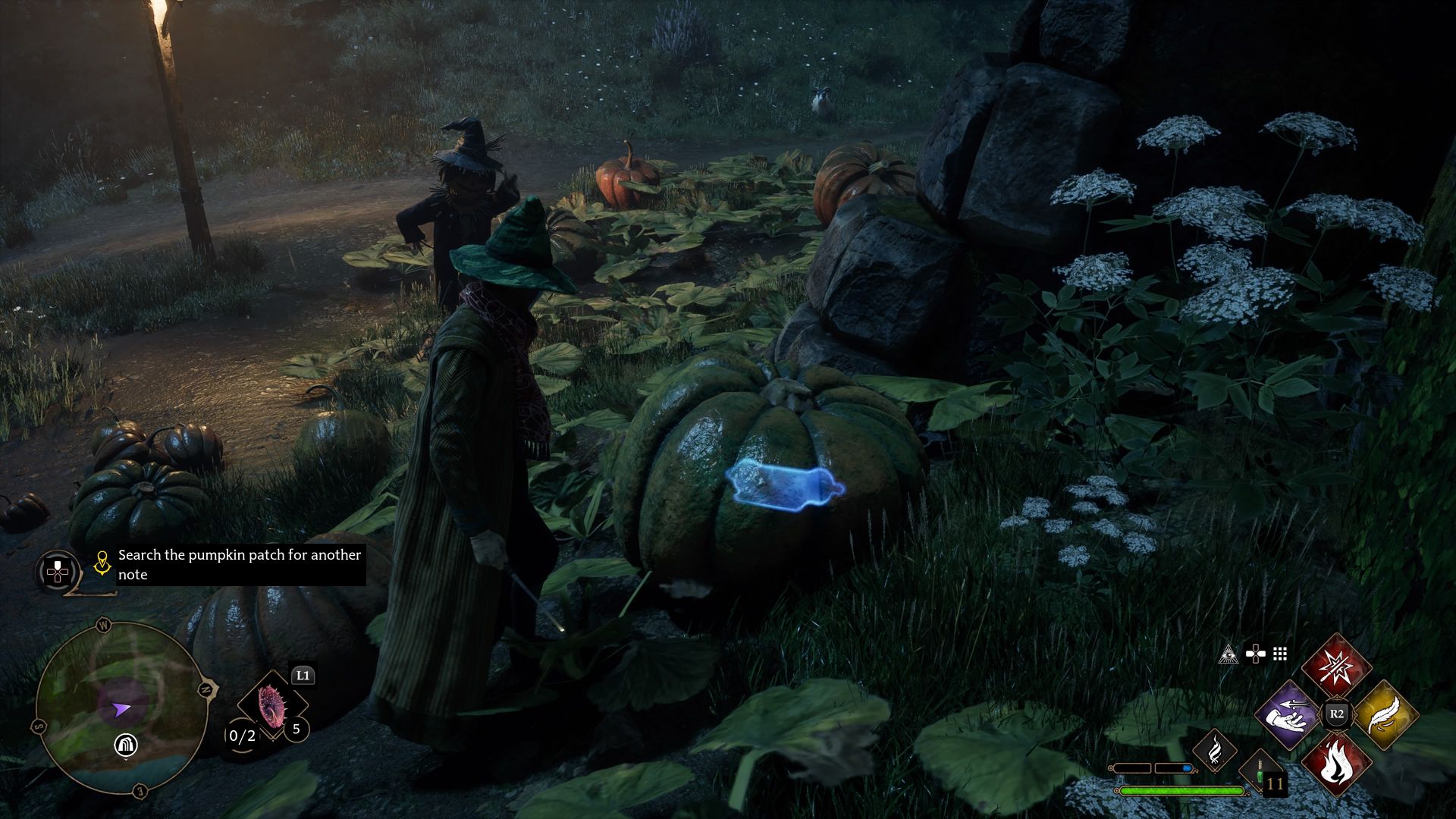This screenshot has width=1456, height=819.
Task: Use the Wiggenweld potion showing 11 charges
Action: point(1260,770)
